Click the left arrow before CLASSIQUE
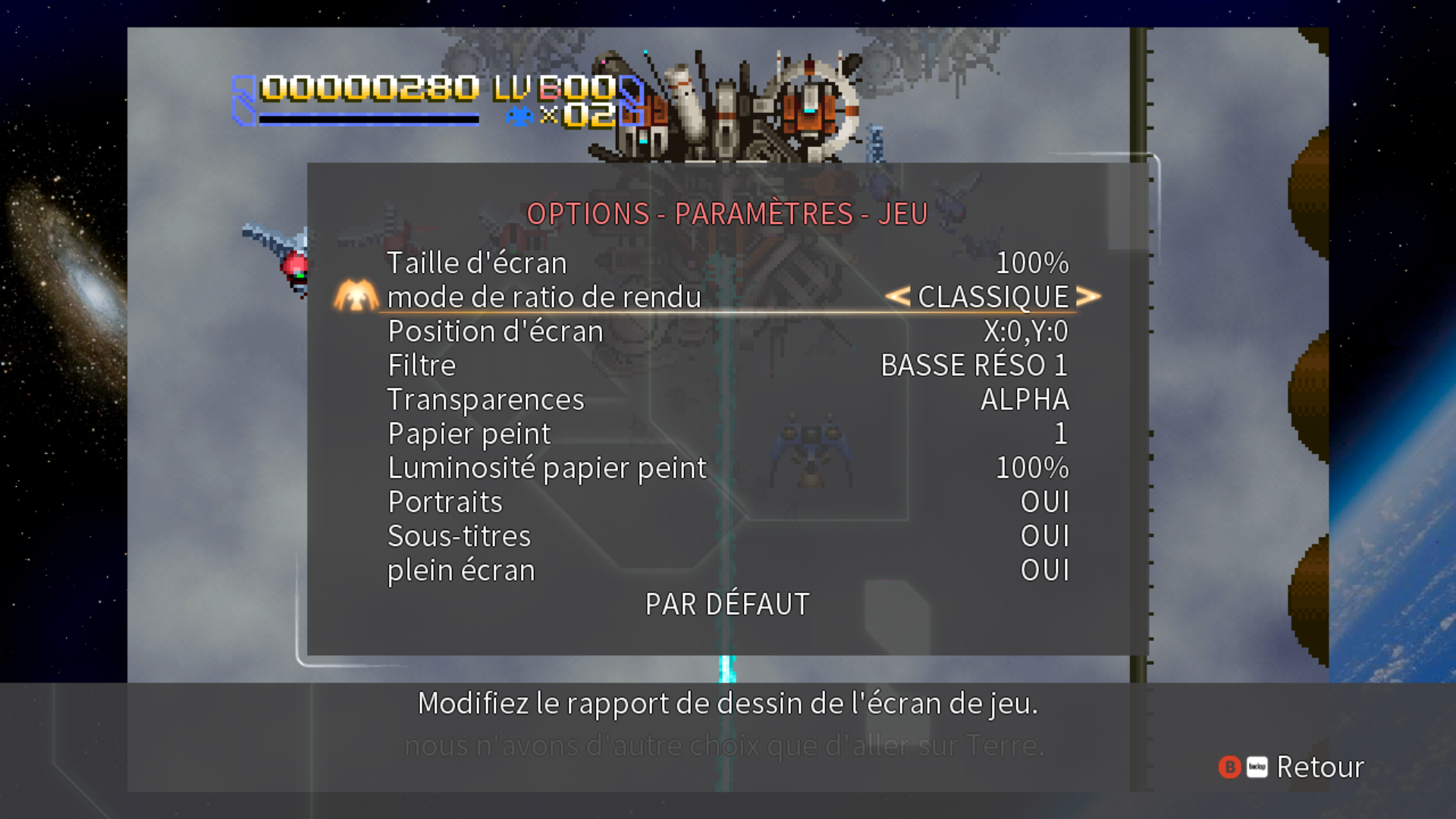This screenshot has height=819, width=1456. point(899,297)
